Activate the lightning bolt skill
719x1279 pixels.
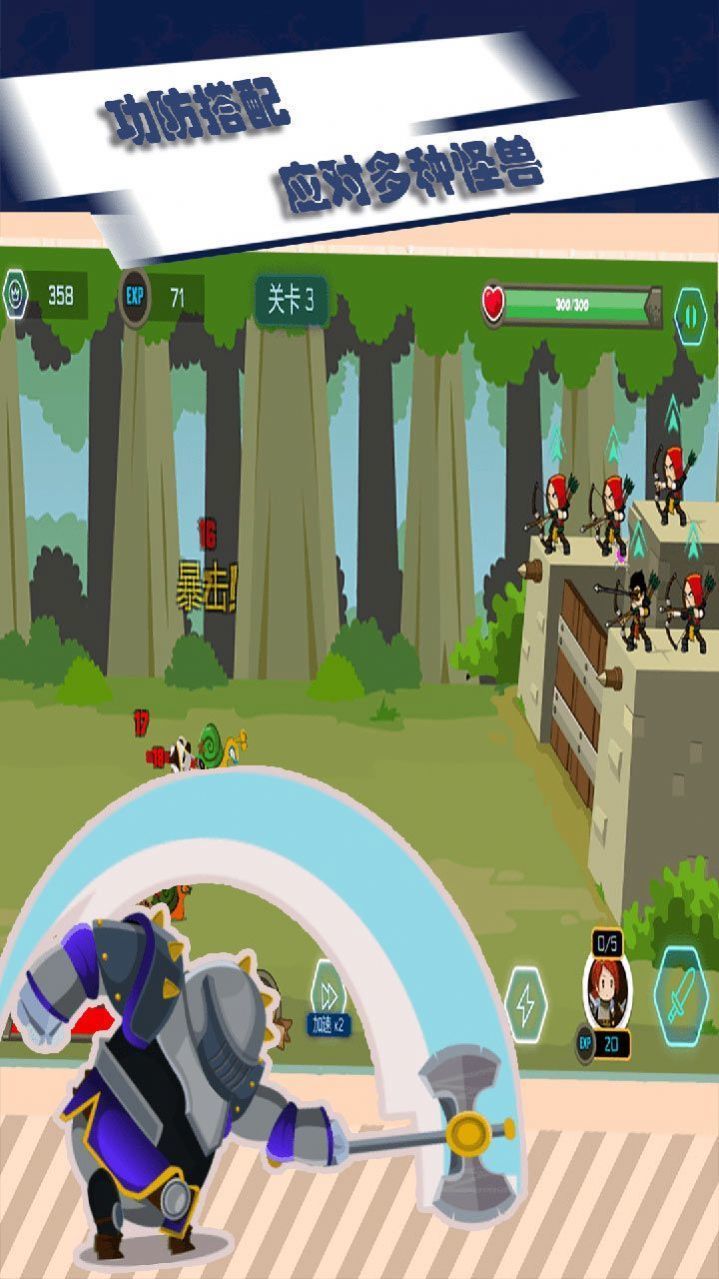tap(526, 1003)
